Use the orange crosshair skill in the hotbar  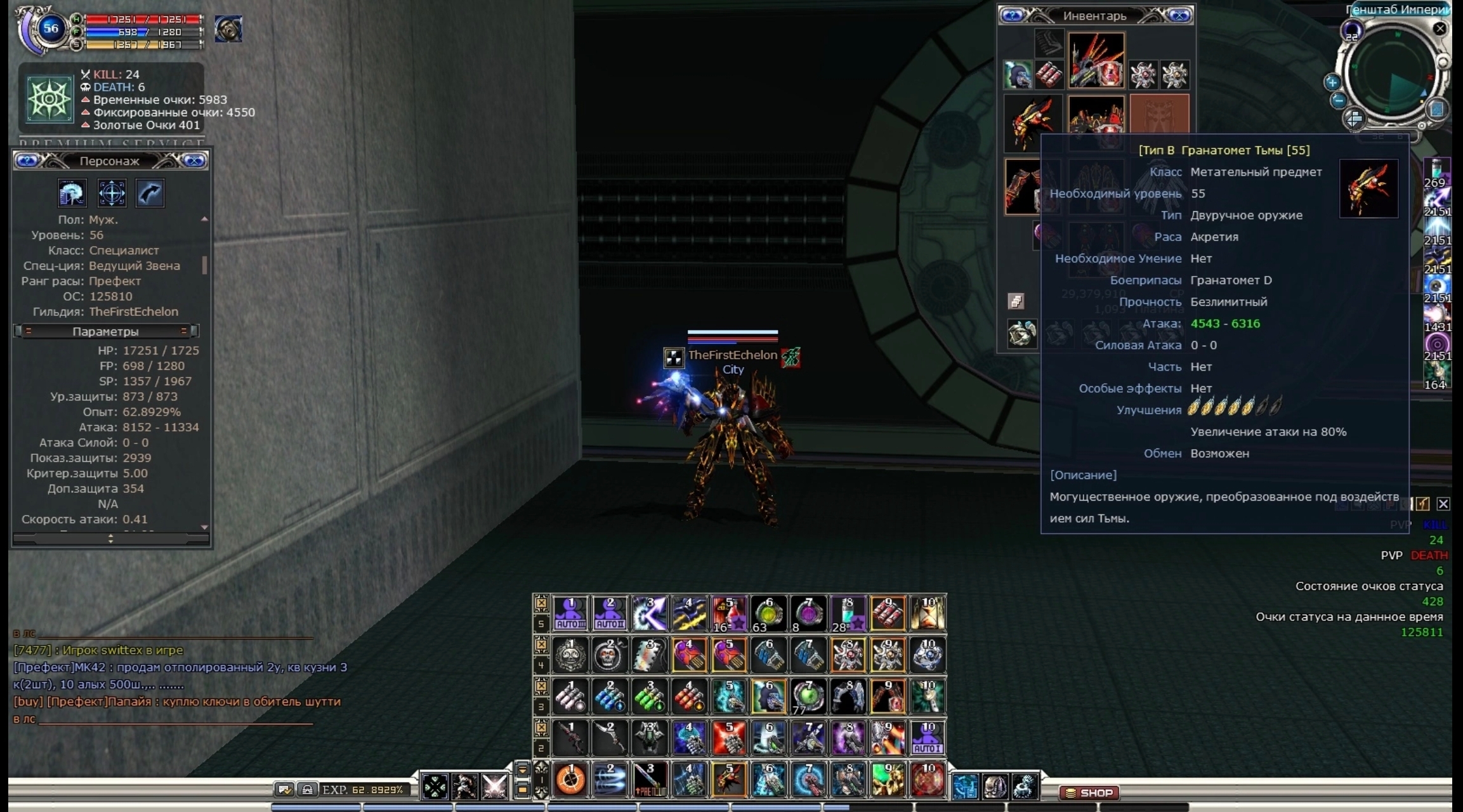[570, 779]
